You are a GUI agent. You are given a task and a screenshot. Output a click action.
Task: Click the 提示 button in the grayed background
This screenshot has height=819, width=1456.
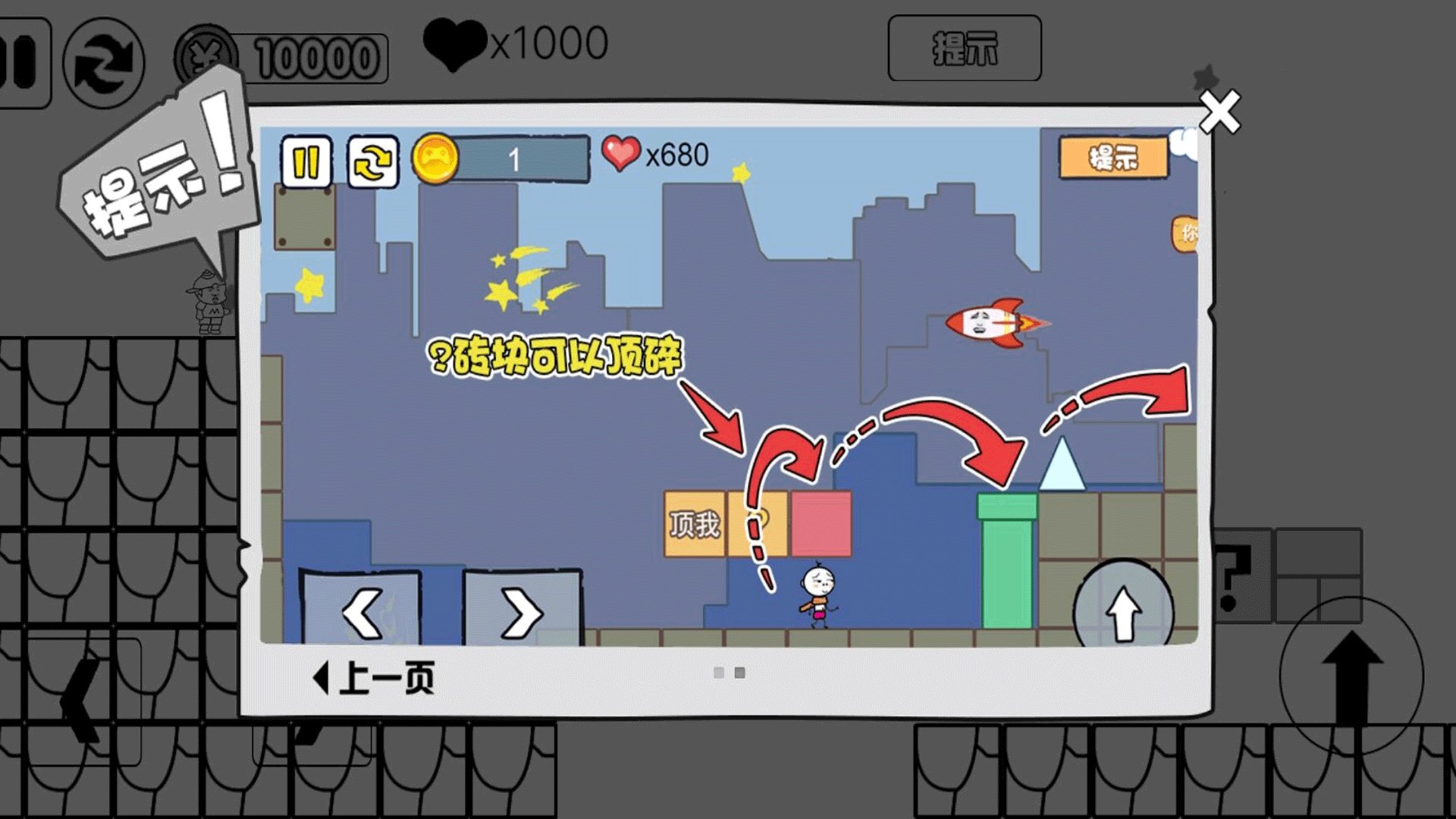(965, 50)
